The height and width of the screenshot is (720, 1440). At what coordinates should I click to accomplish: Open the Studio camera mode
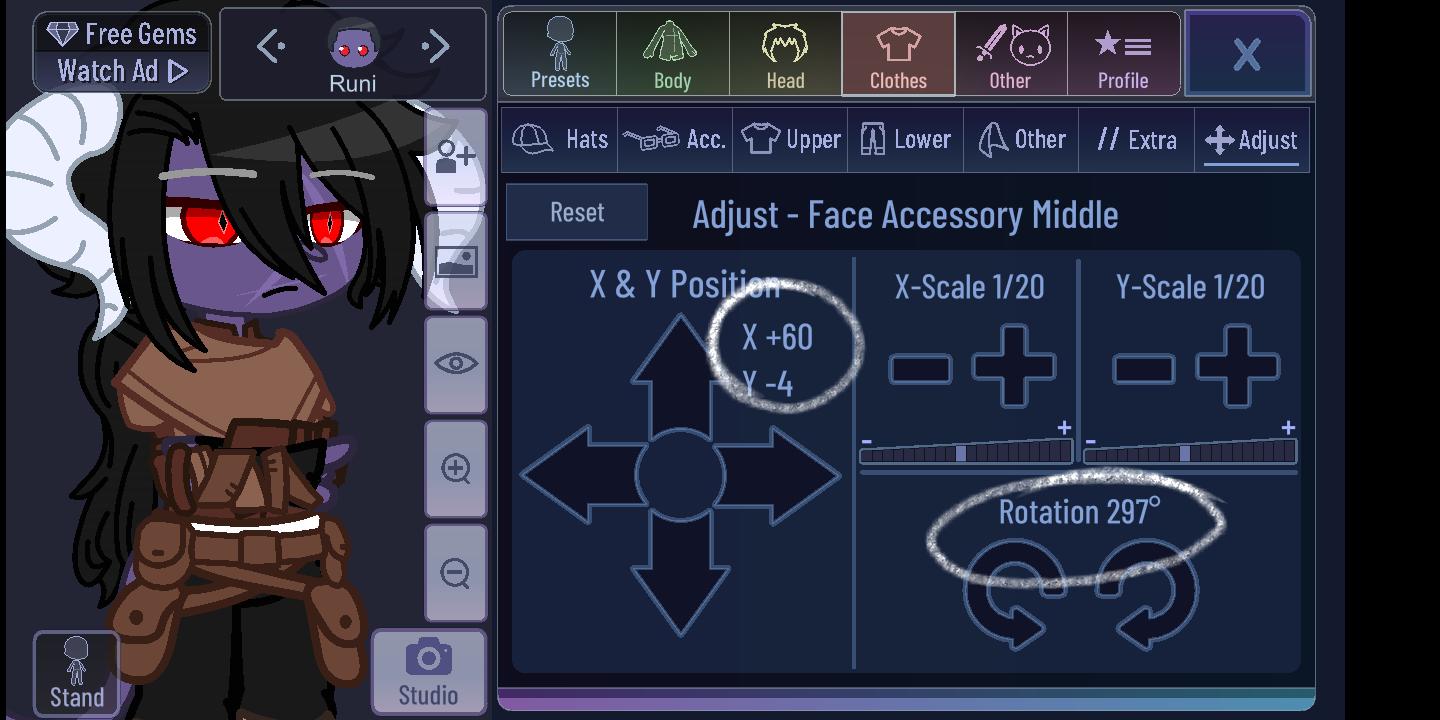(x=428, y=672)
